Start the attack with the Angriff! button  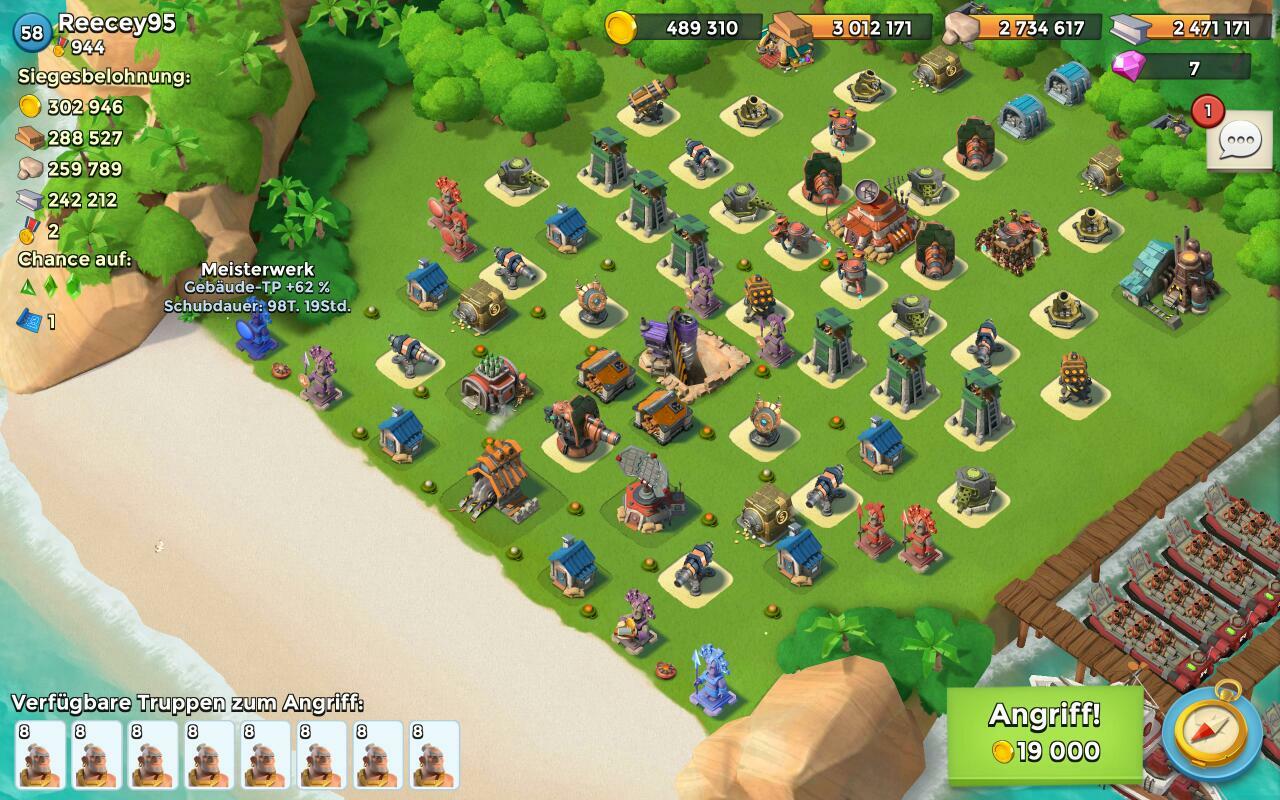point(1044,733)
